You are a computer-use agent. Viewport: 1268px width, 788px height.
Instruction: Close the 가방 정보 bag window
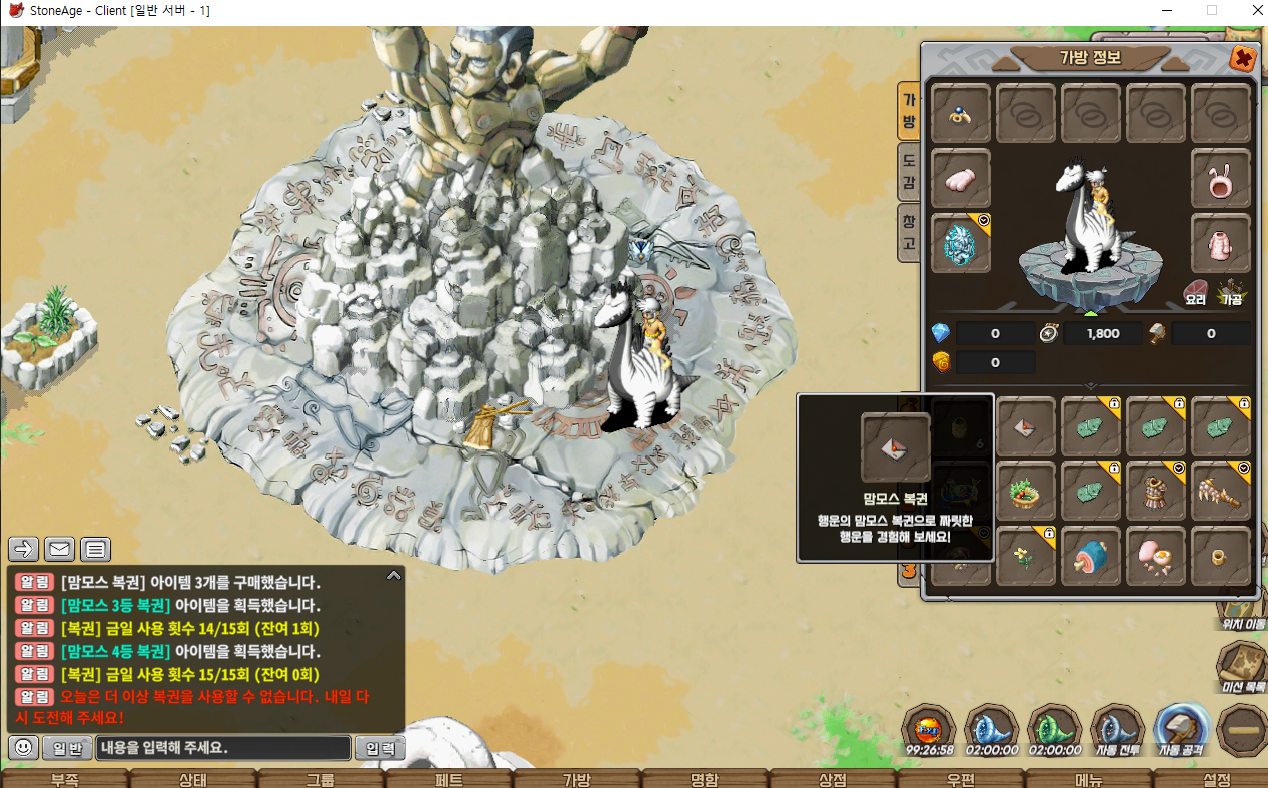[x=1242, y=59]
